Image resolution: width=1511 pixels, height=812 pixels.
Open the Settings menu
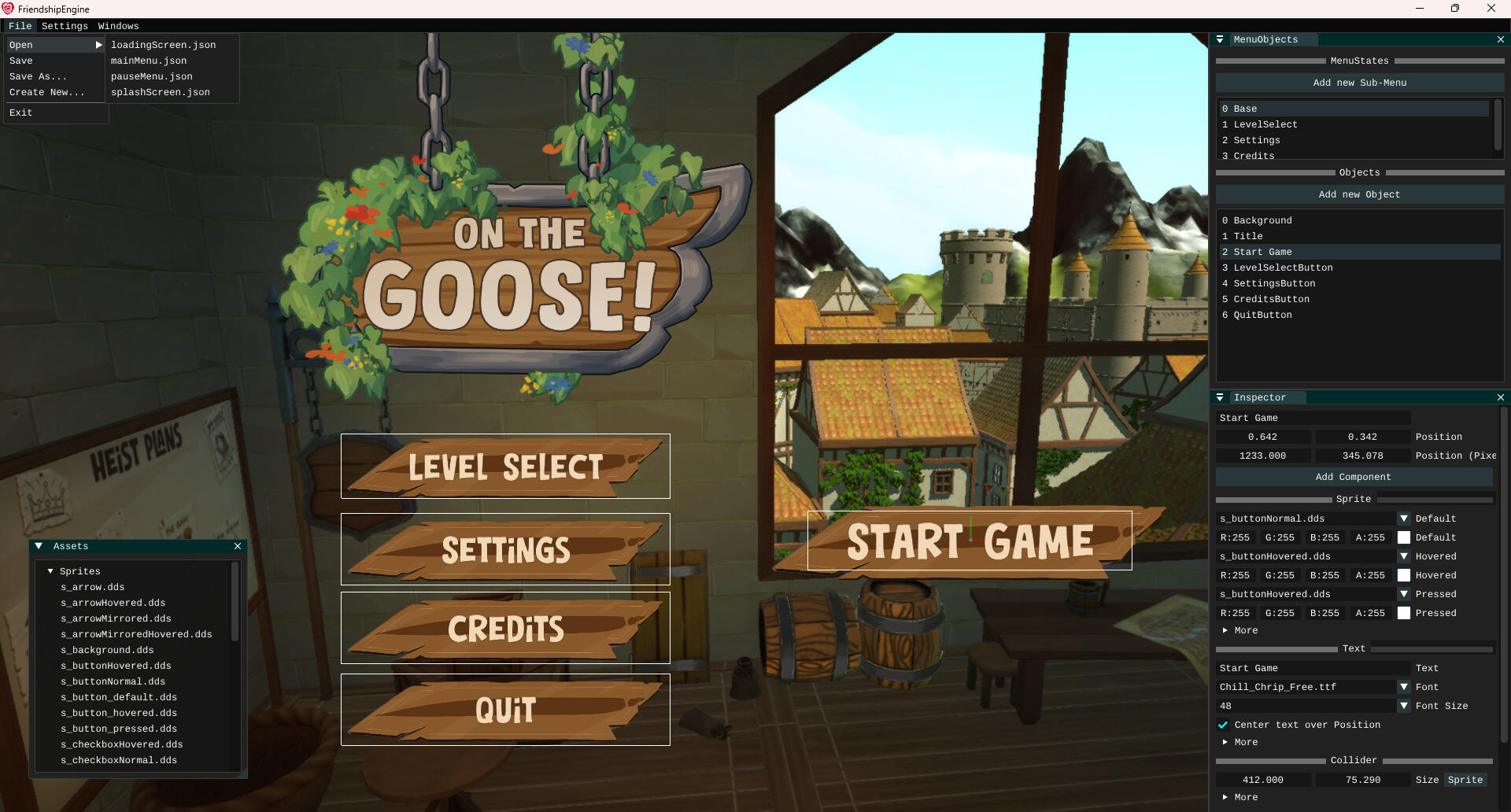64,26
